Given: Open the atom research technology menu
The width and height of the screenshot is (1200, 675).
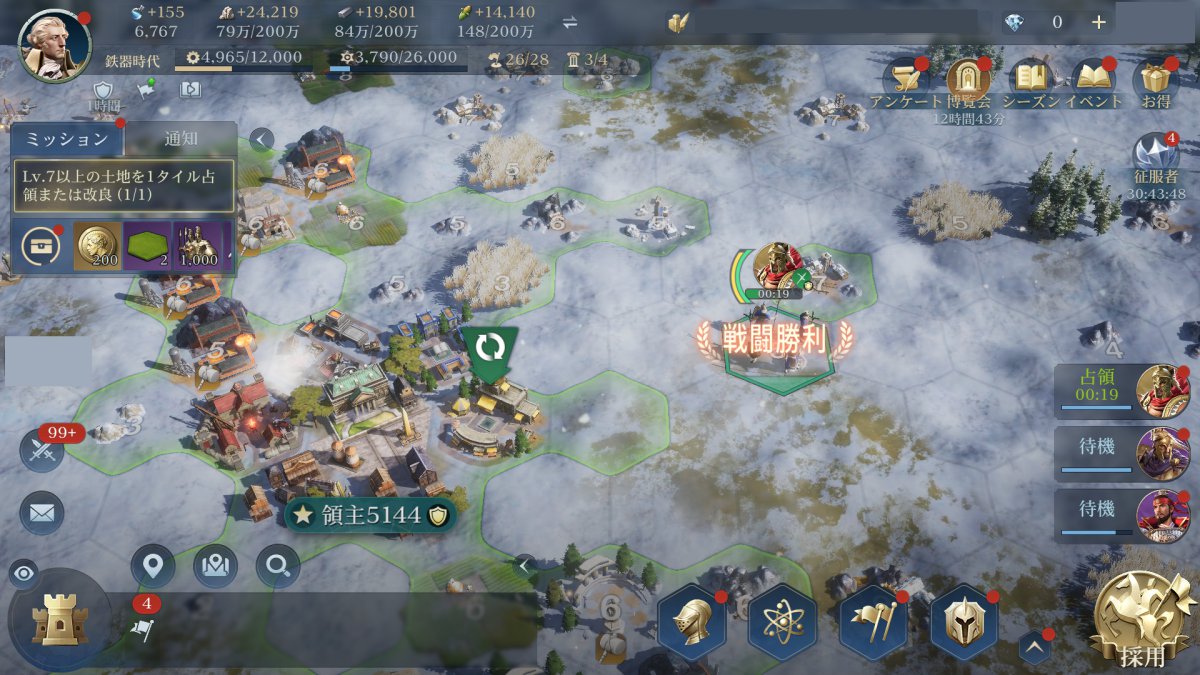Looking at the screenshot, I should click(x=783, y=622).
